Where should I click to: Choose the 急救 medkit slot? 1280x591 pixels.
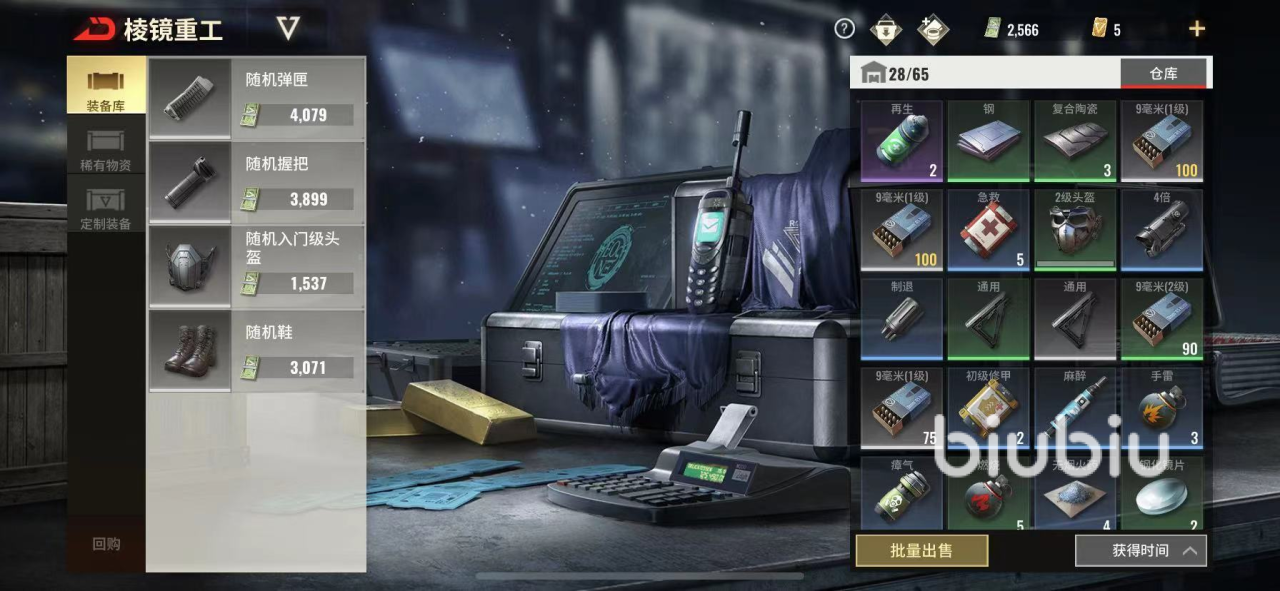[988, 230]
